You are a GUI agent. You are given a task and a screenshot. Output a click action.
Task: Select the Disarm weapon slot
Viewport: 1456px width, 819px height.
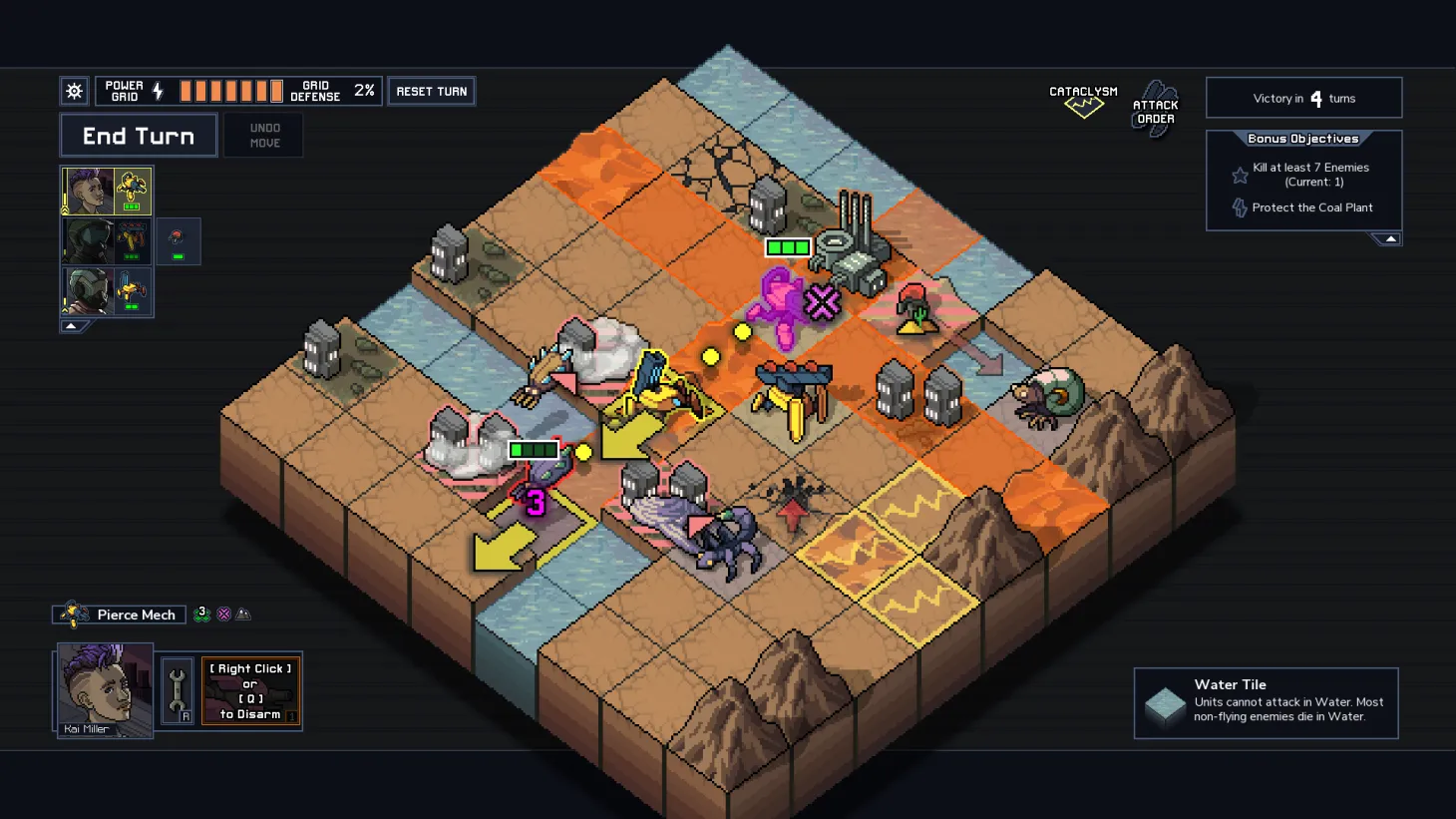point(250,690)
